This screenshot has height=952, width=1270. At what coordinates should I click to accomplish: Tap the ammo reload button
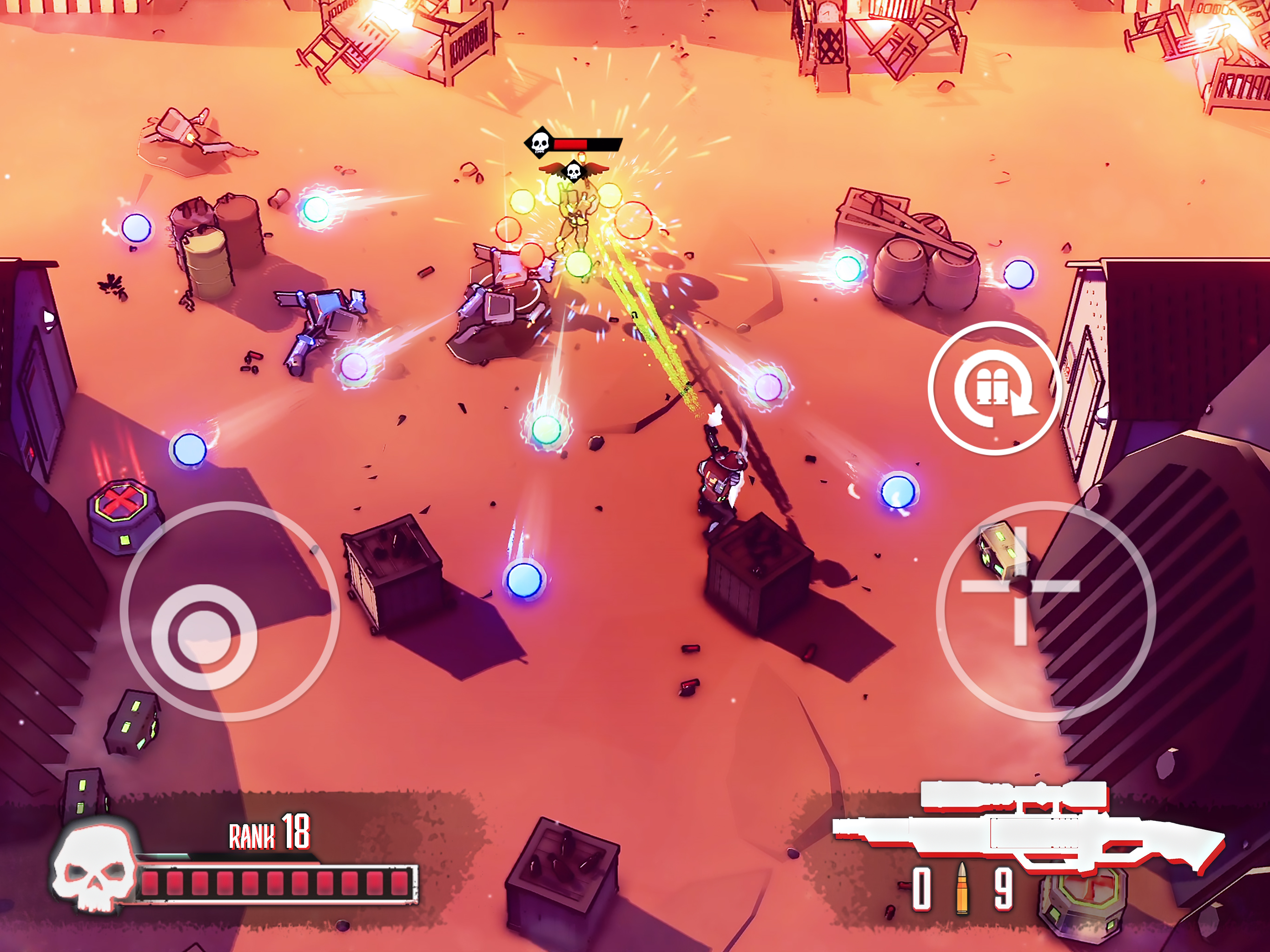point(994,388)
